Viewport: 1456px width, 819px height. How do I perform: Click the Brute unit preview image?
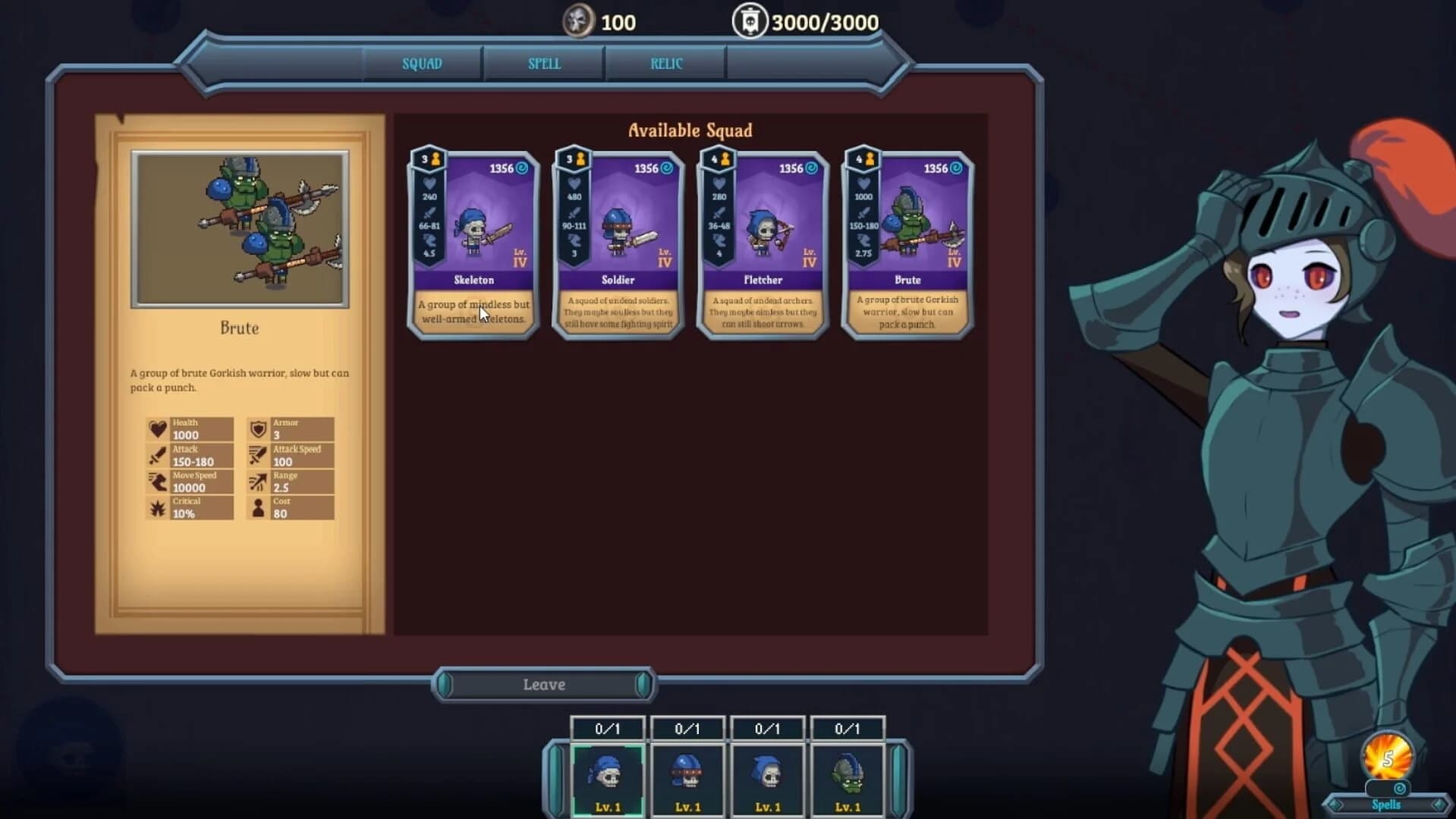[x=241, y=227]
